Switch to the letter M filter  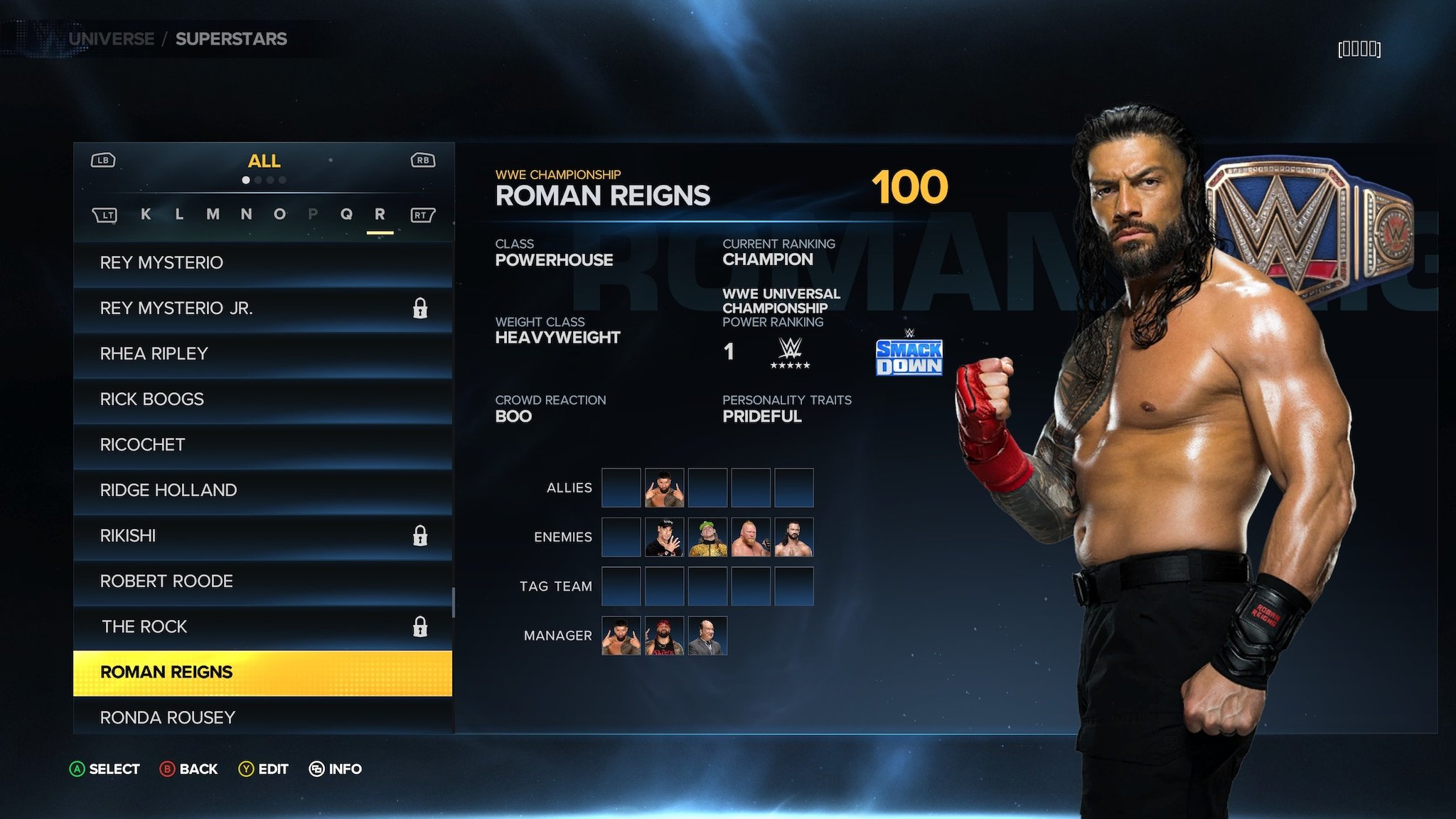point(213,214)
